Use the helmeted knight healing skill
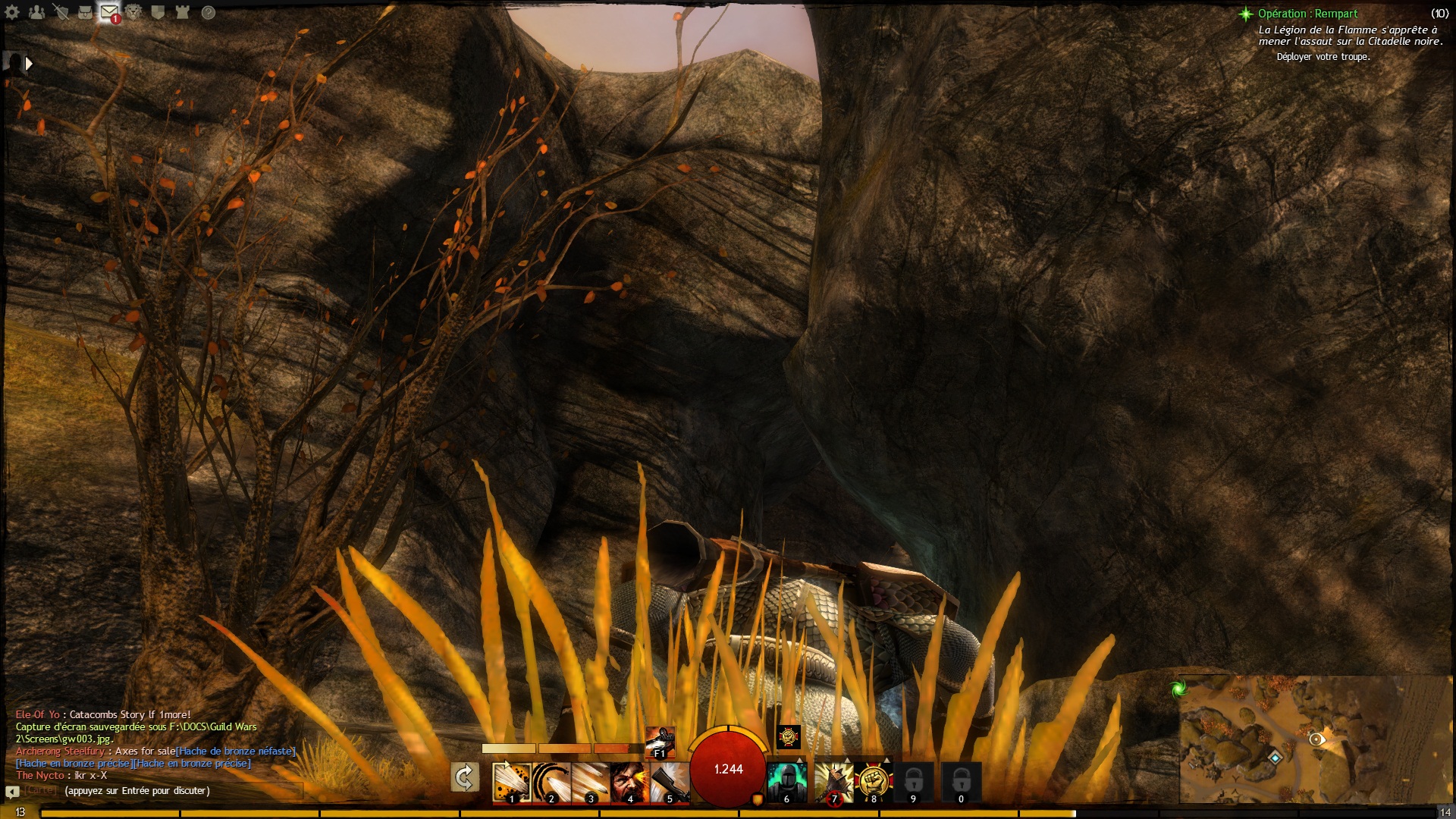1456x819 pixels. (786, 782)
